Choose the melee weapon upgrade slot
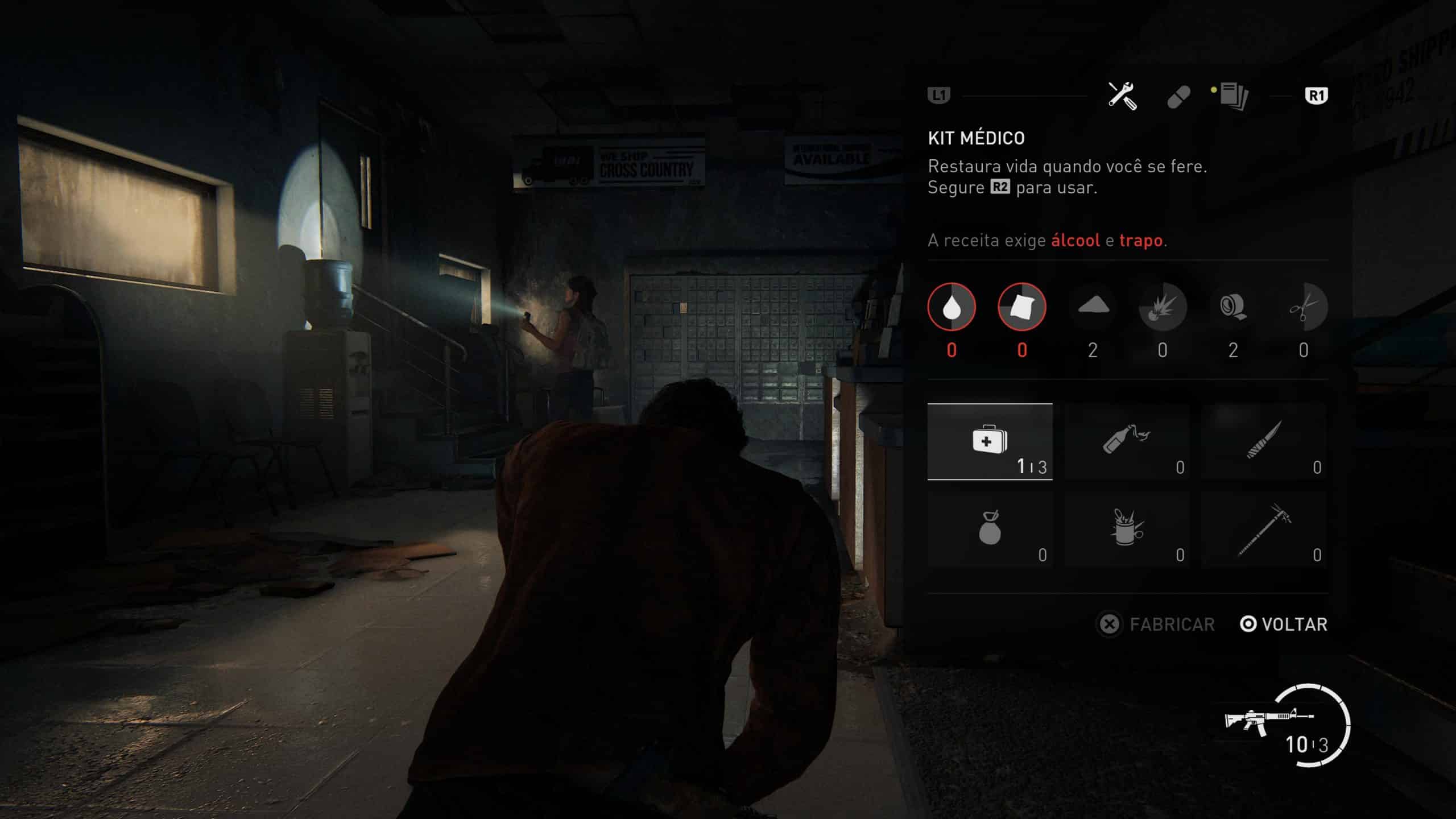This screenshot has width=1456, height=819. coord(1264,529)
